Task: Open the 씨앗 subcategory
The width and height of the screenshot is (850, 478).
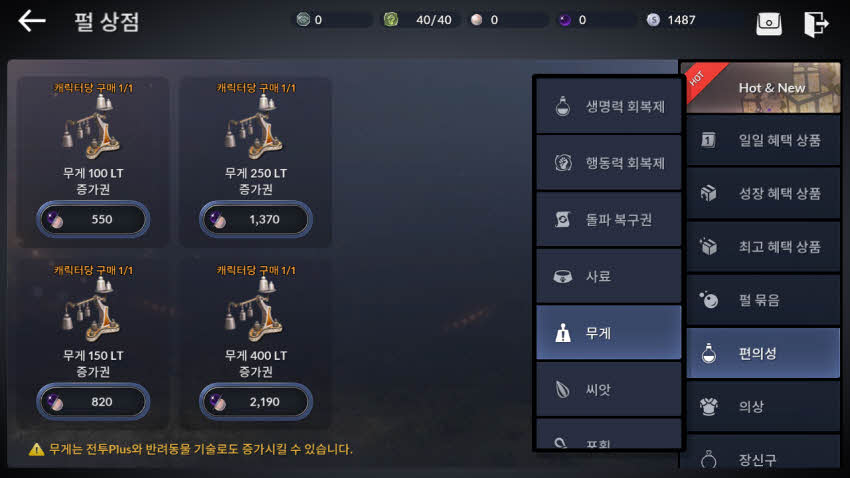Action: pos(608,389)
